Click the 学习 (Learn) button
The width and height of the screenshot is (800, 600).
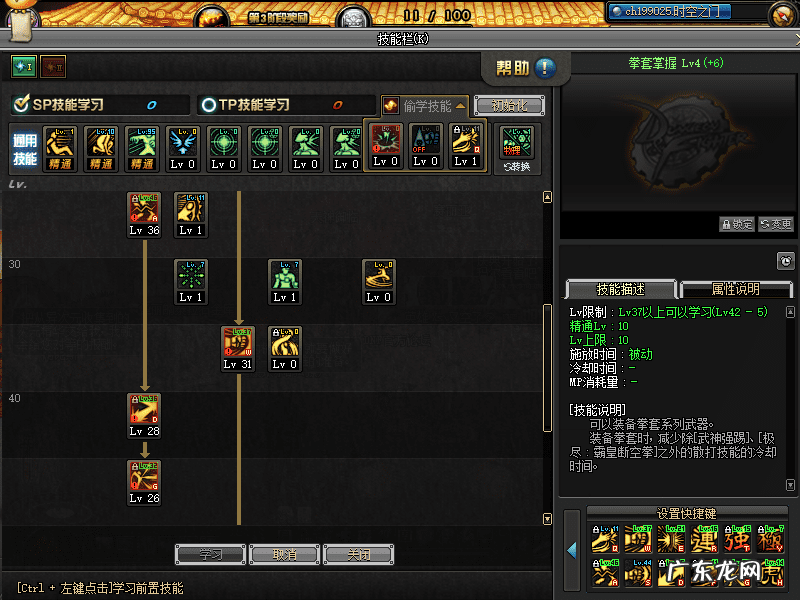tap(210, 554)
